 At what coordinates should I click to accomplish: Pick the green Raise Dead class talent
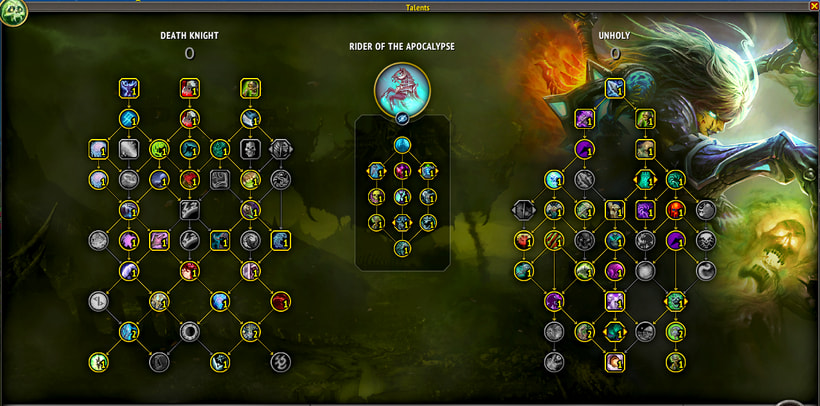click(249, 89)
